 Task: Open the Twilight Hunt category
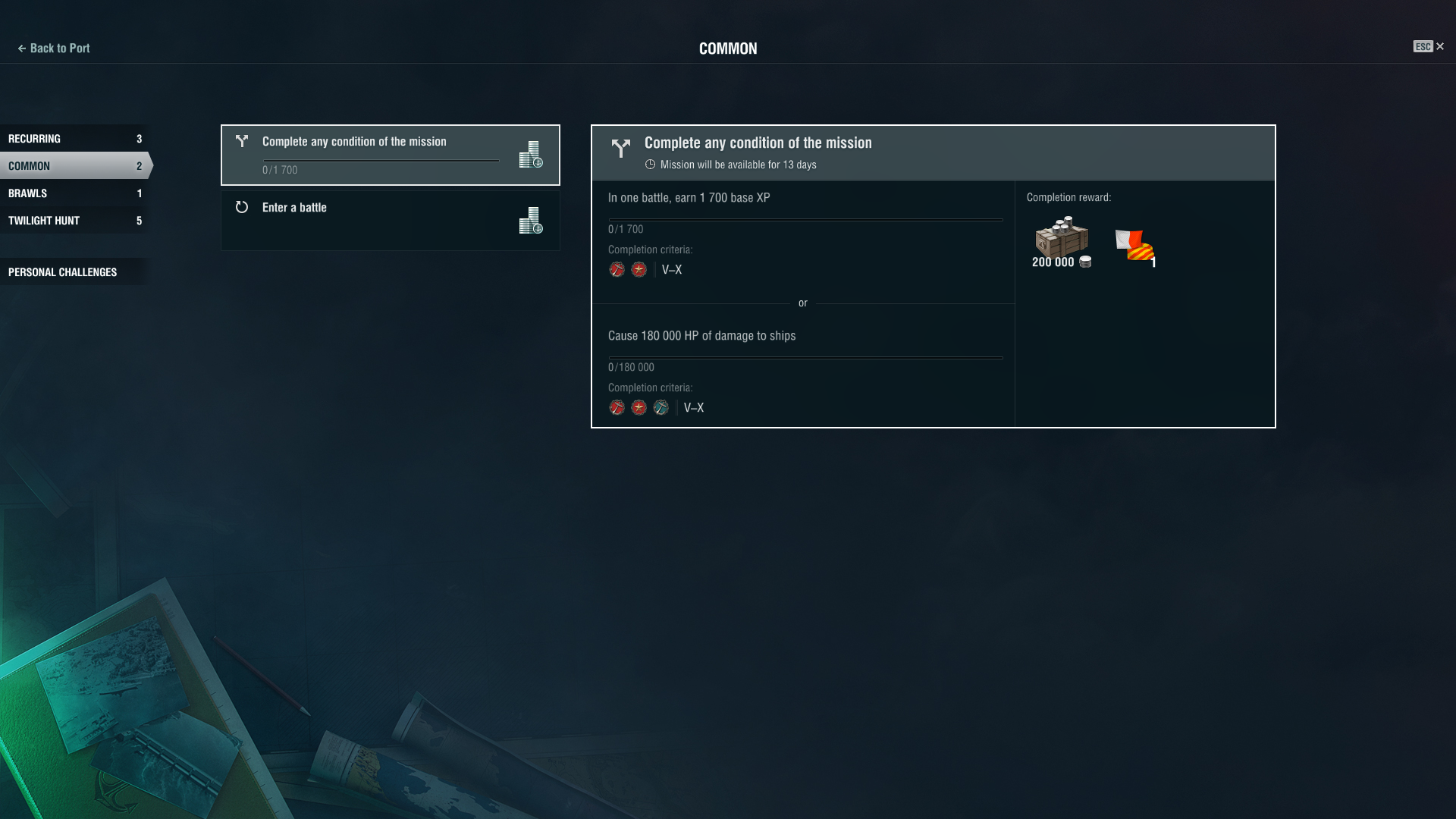tap(74, 221)
